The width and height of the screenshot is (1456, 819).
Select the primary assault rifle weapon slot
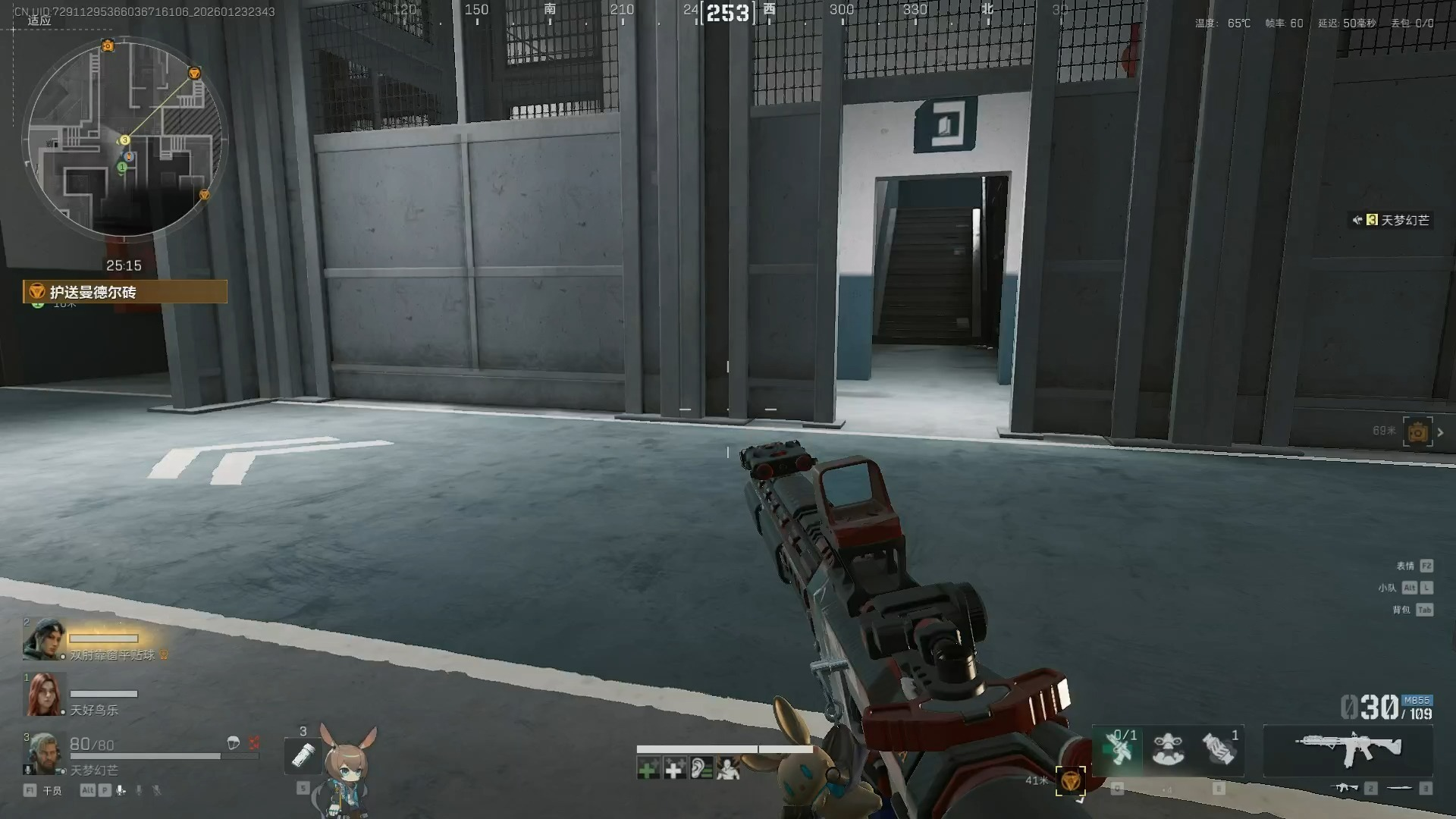coord(1348,749)
